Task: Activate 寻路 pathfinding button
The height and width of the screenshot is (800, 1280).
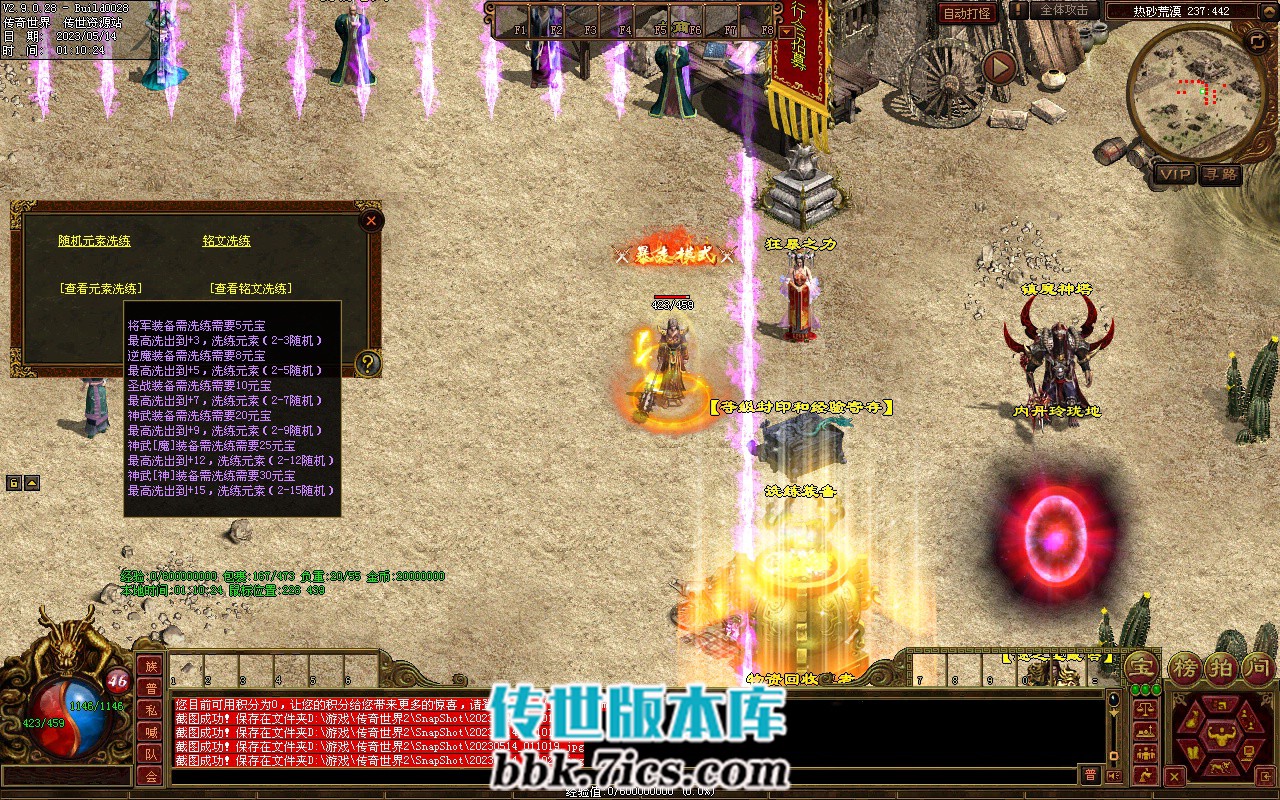Action: pos(1220,174)
